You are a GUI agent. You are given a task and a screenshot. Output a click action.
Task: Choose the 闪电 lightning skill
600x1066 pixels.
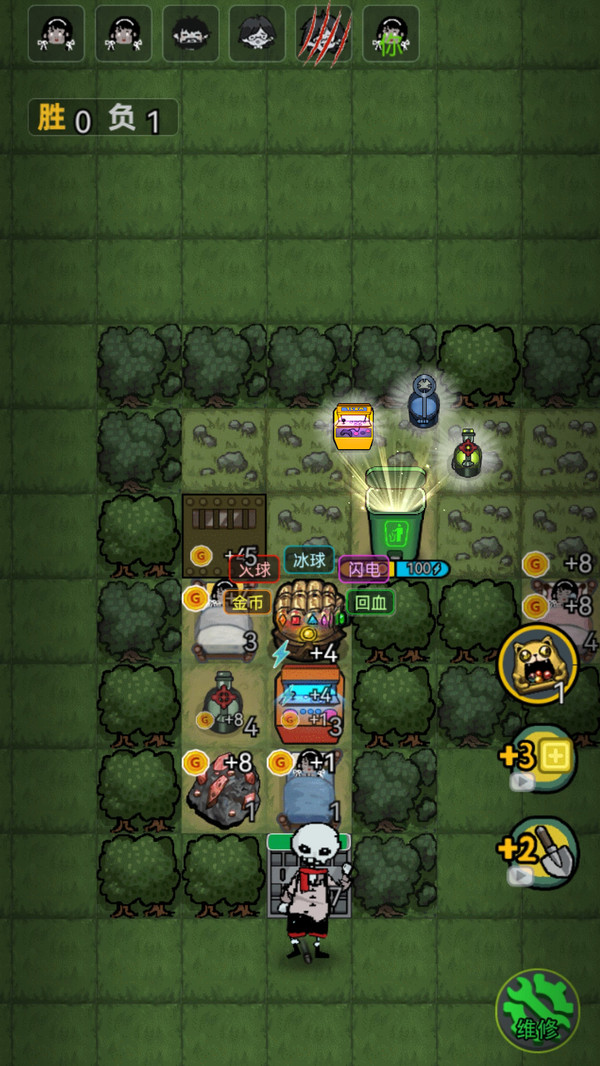click(364, 569)
